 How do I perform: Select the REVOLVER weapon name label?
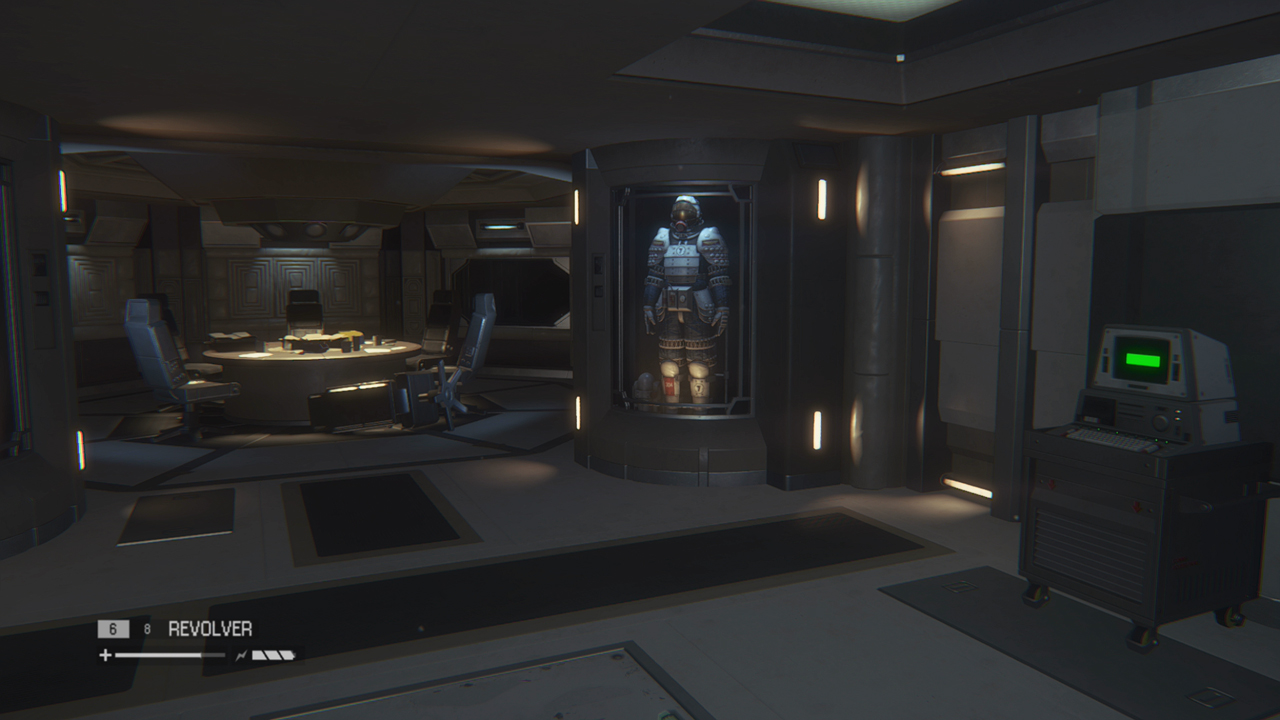point(210,628)
